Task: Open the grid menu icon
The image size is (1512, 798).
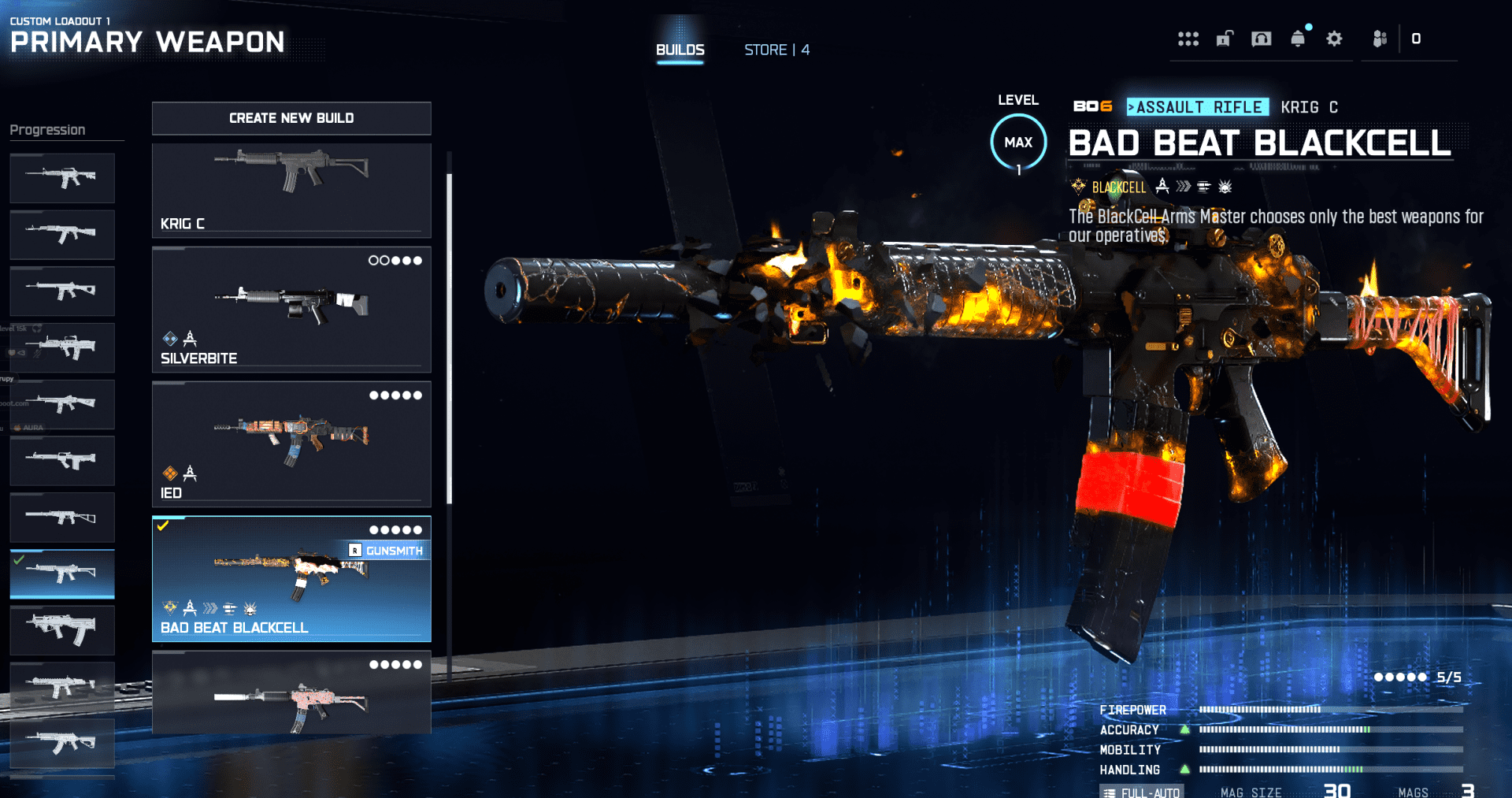Action: (x=1188, y=39)
